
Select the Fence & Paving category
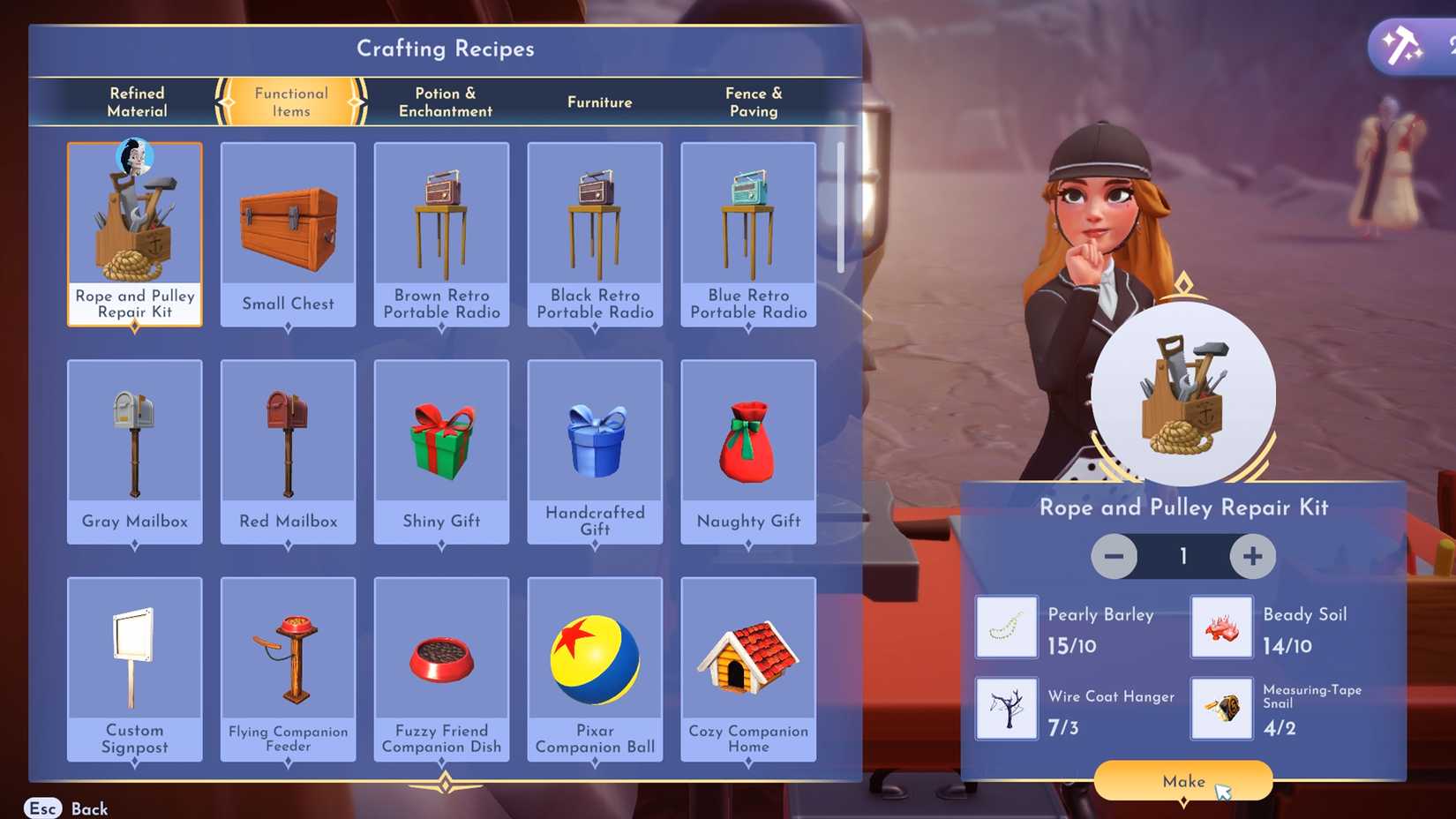tap(754, 101)
